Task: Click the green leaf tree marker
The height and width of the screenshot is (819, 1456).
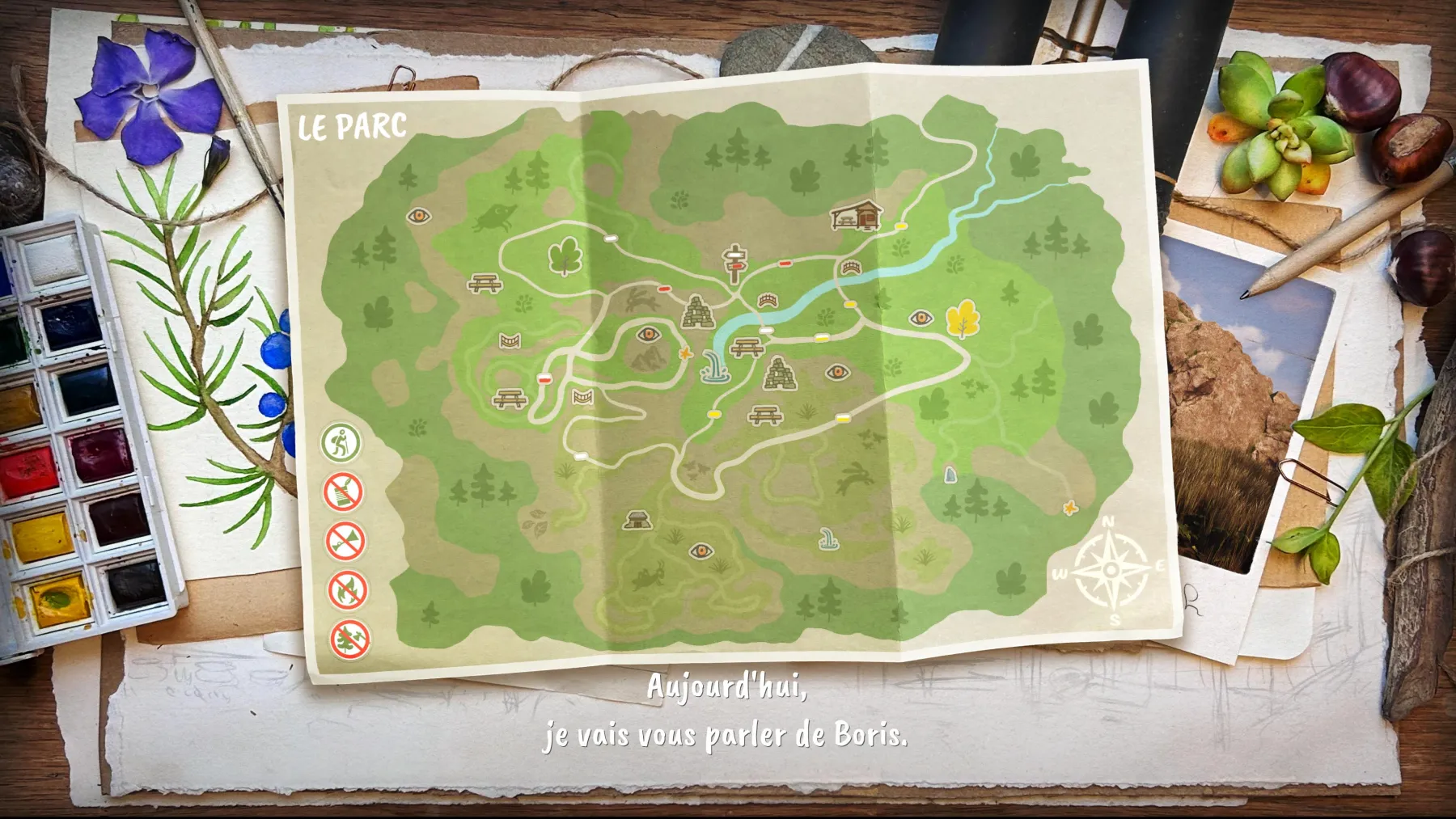Action: point(565,256)
